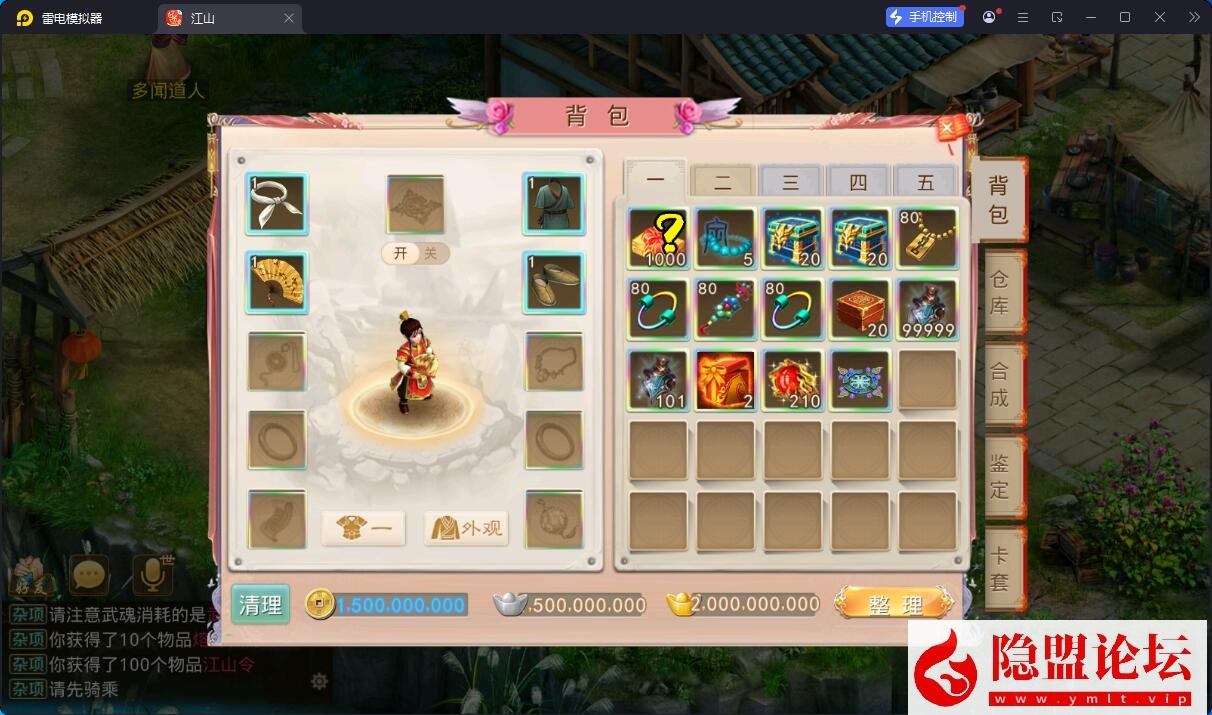Viewport: 1212px width, 715px height.
Task: Sort items with the 整理 button
Action: click(x=894, y=604)
